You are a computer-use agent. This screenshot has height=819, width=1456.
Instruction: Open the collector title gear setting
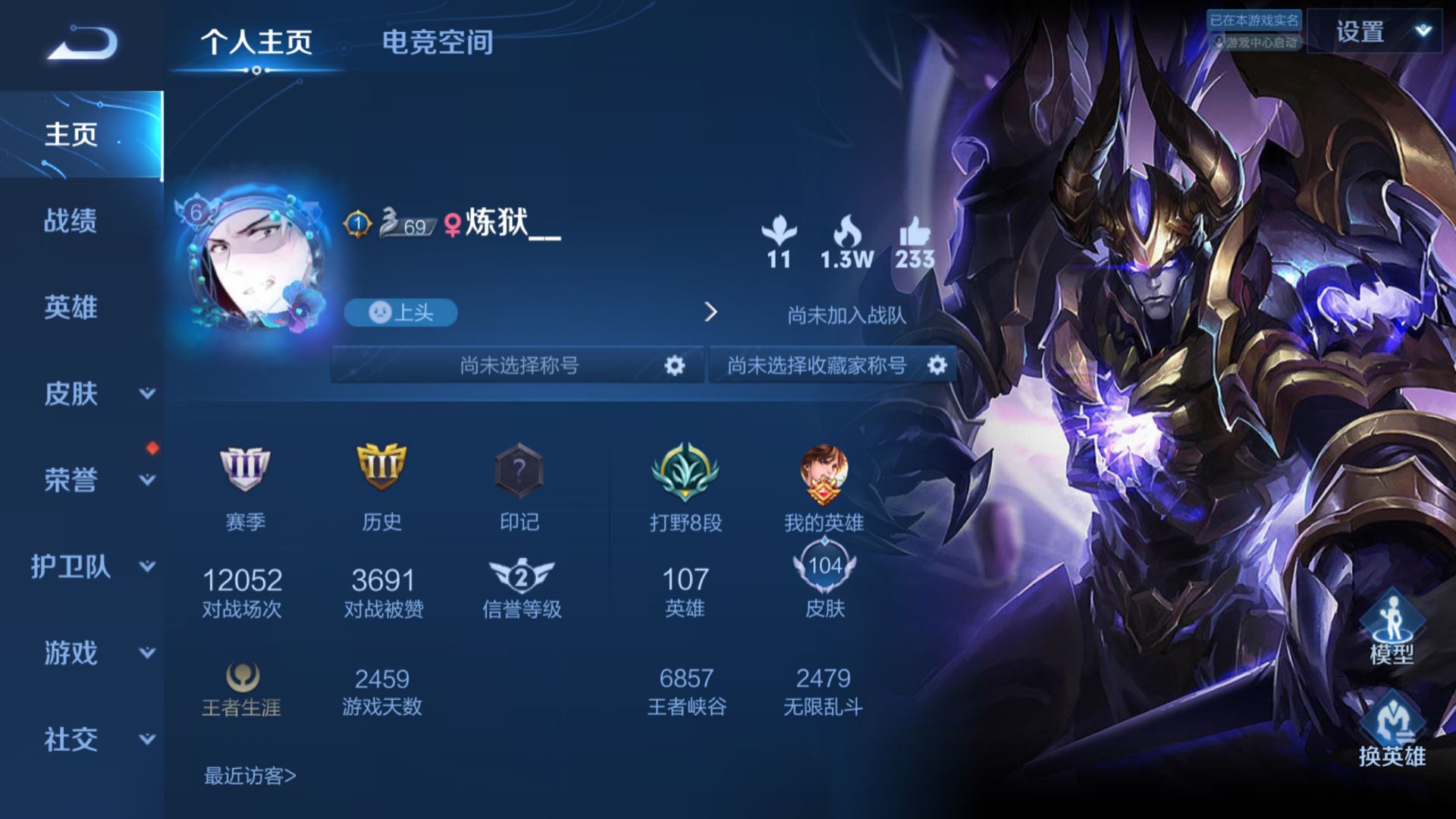tap(937, 366)
